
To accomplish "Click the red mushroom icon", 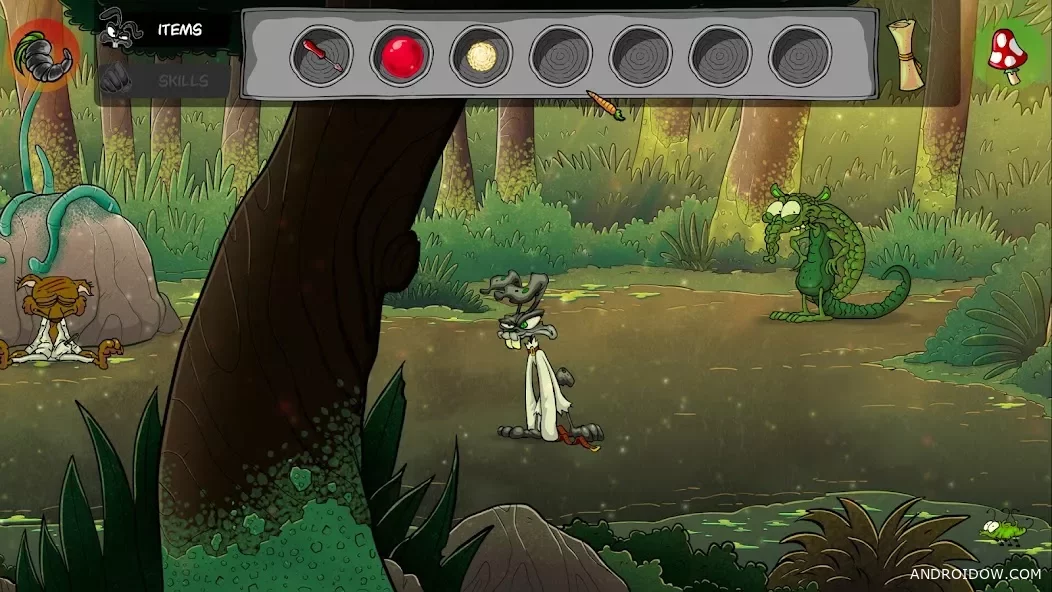I will (1008, 52).
